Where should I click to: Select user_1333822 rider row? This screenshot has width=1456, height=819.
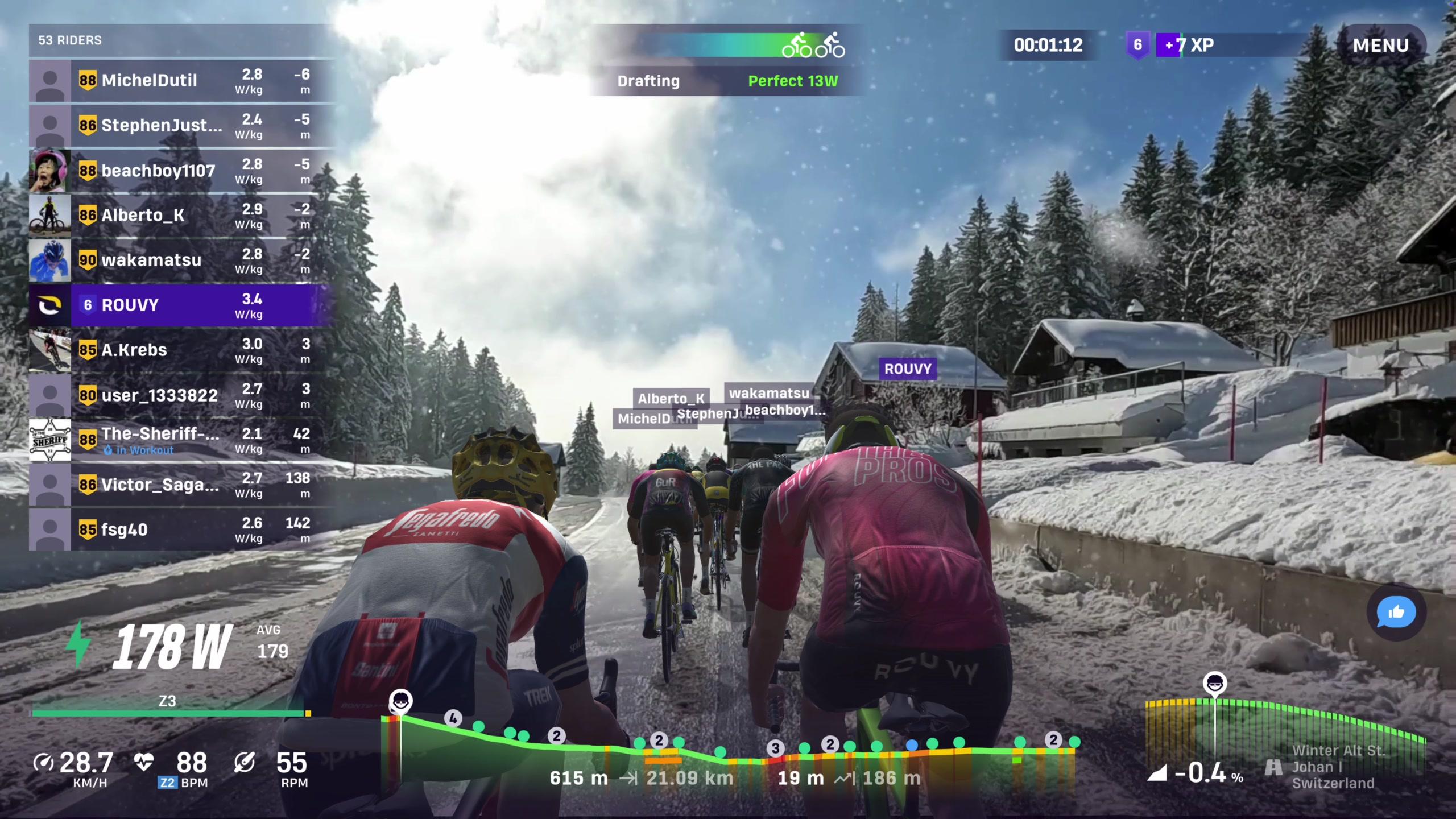pos(181,395)
